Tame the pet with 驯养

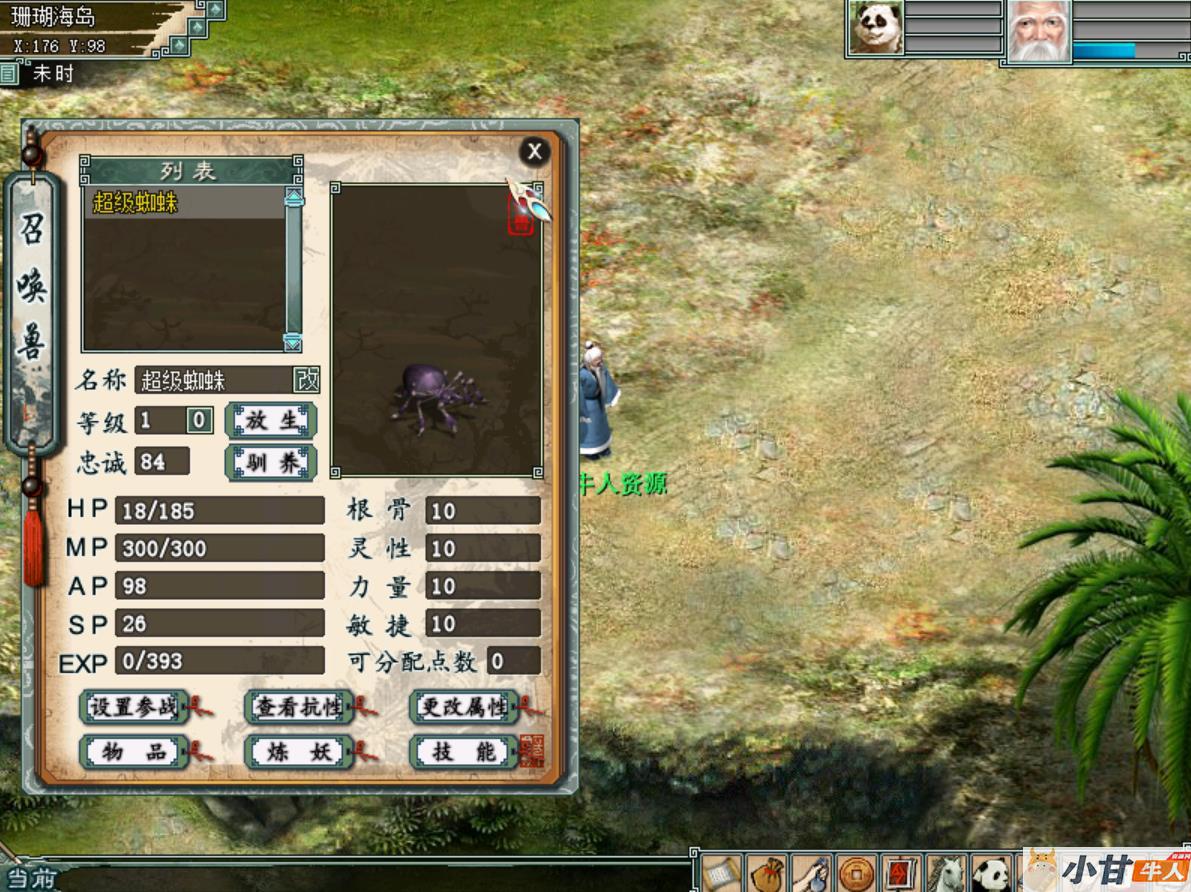coord(271,463)
